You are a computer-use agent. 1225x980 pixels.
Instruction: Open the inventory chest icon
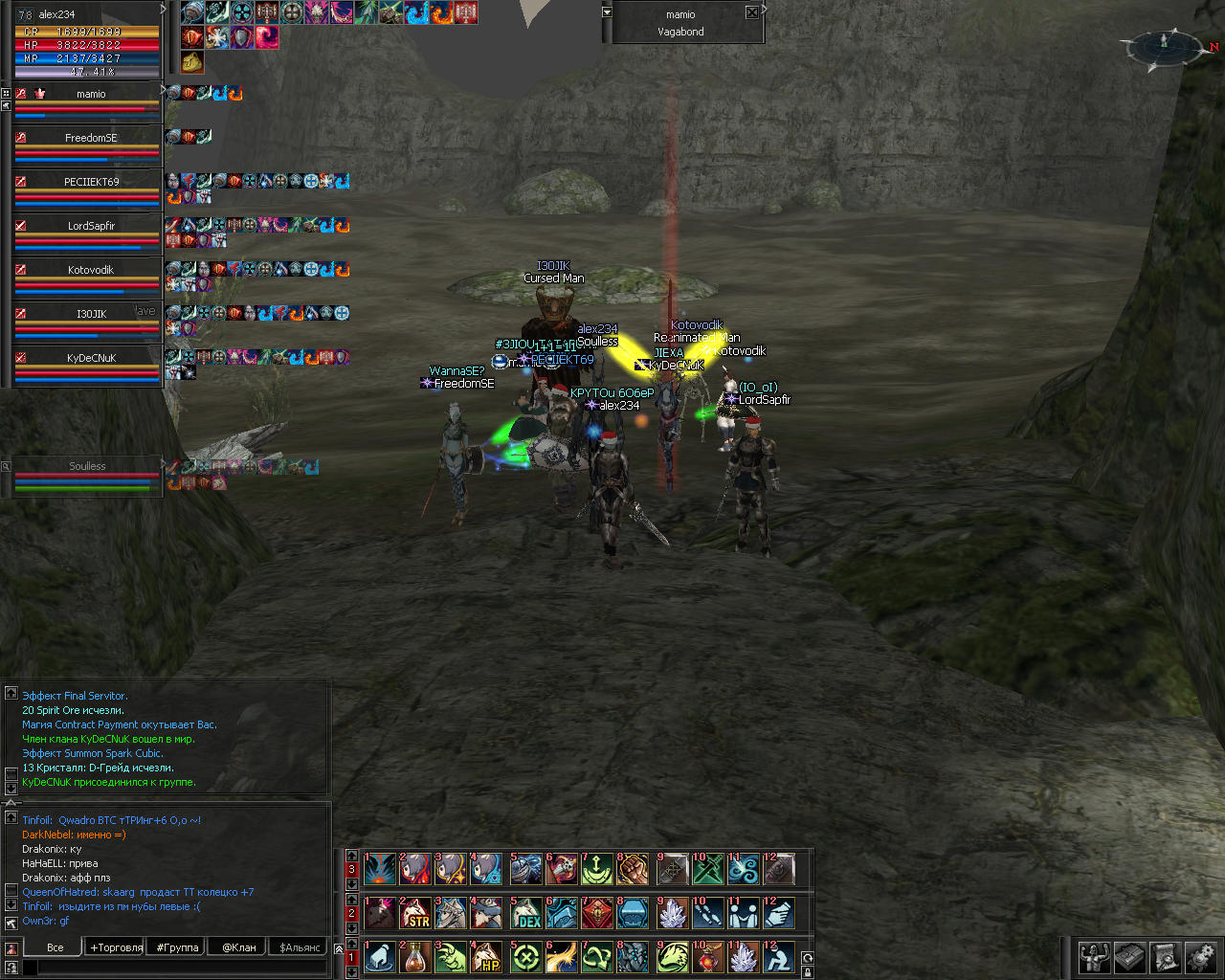click(1130, 957)
